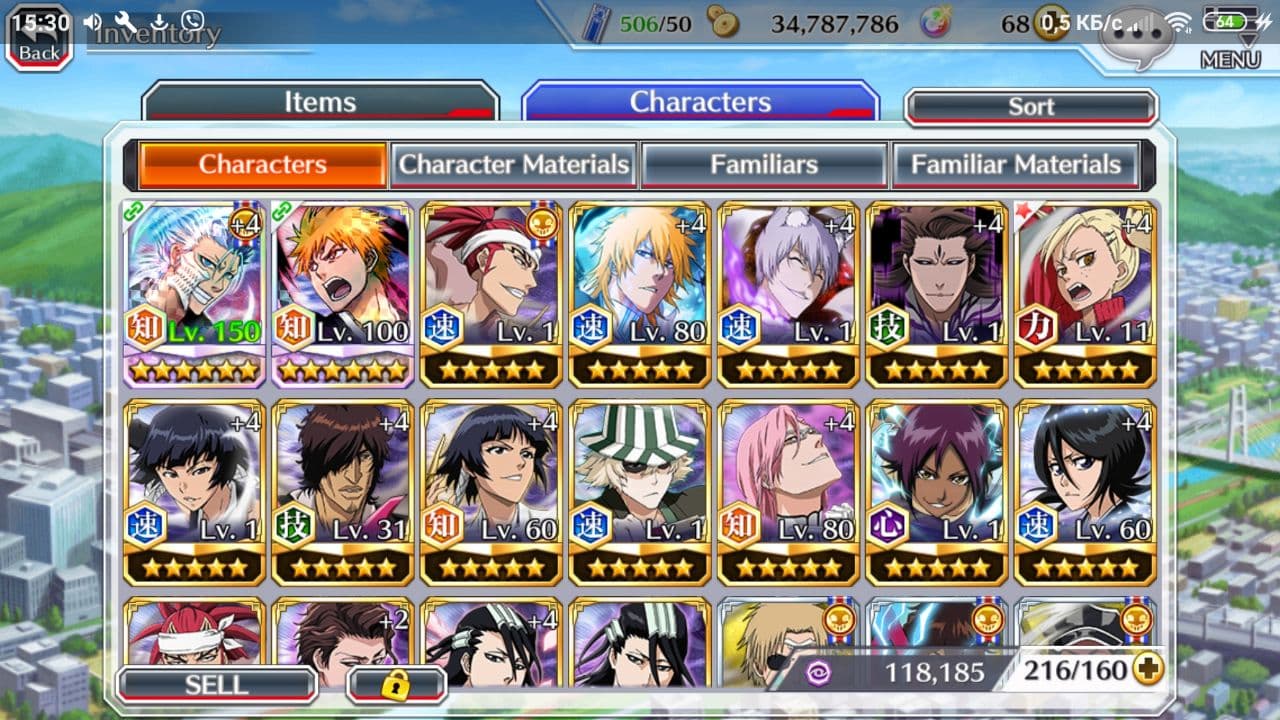The image size is (1280, 720).
Task: Open the chat speech bubble icon
Action: click(1137, 40)
